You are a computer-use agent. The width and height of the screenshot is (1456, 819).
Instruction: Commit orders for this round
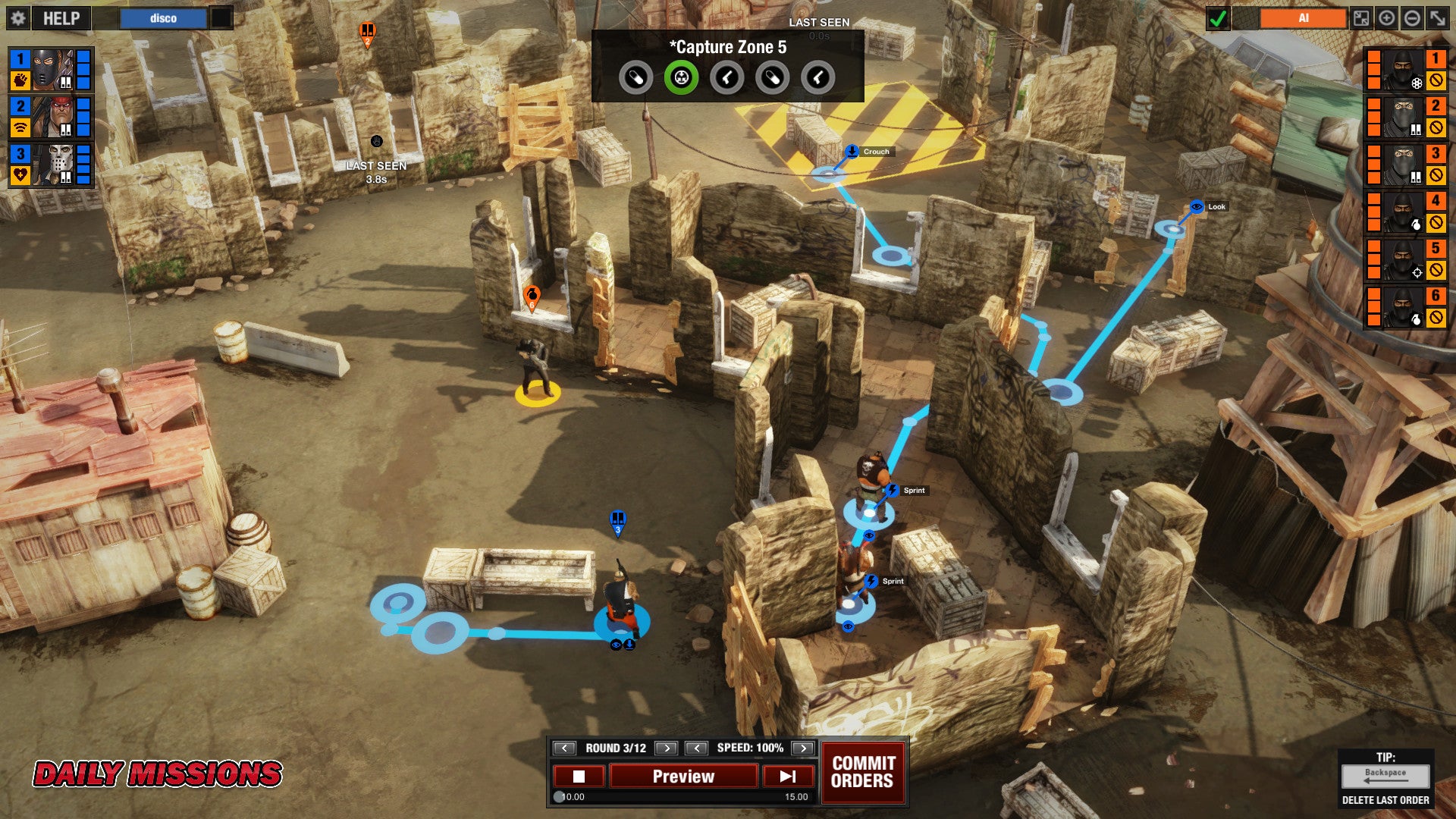tap(863, 772)
